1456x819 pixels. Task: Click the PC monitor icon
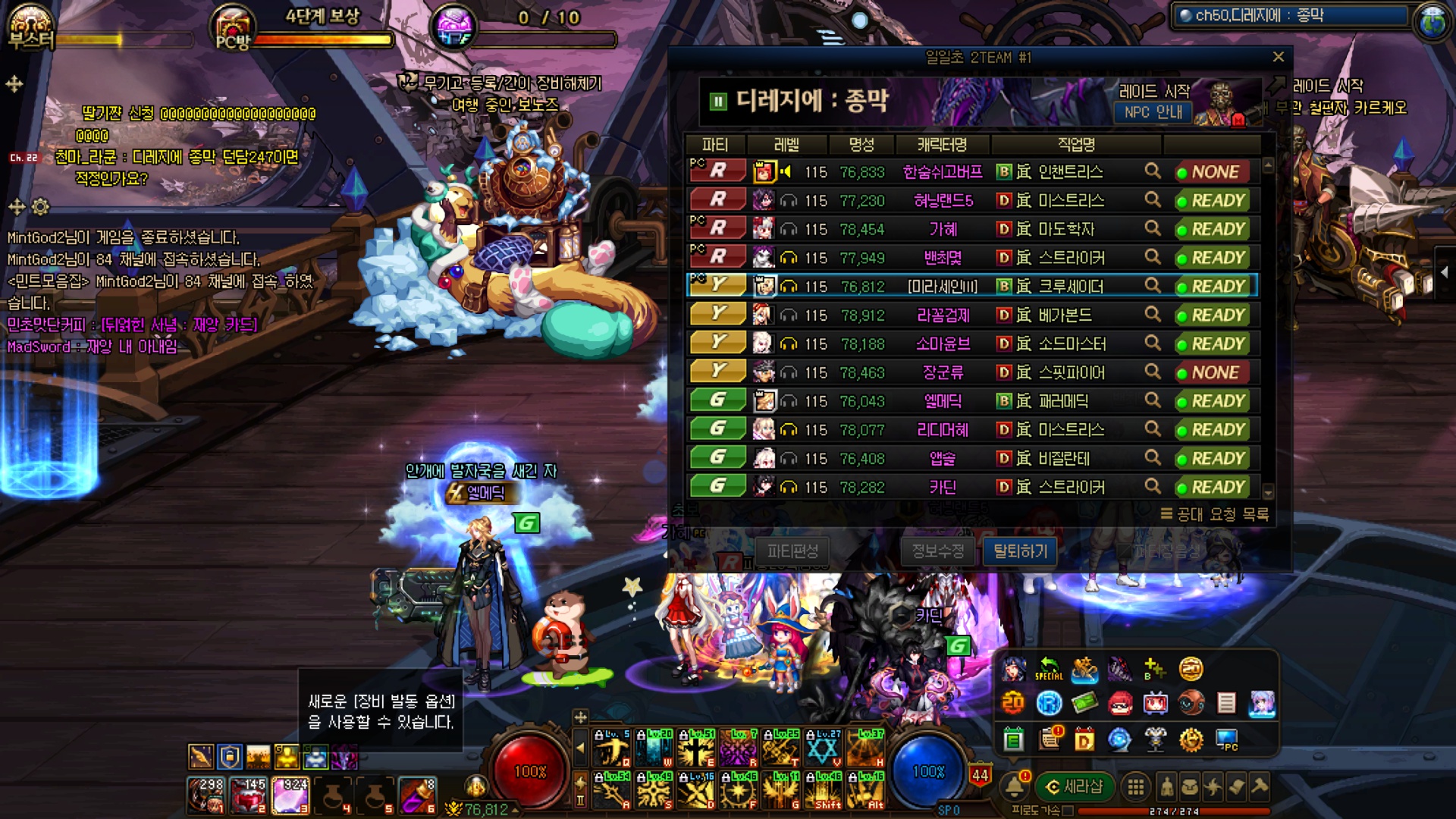coord(1226,739)
